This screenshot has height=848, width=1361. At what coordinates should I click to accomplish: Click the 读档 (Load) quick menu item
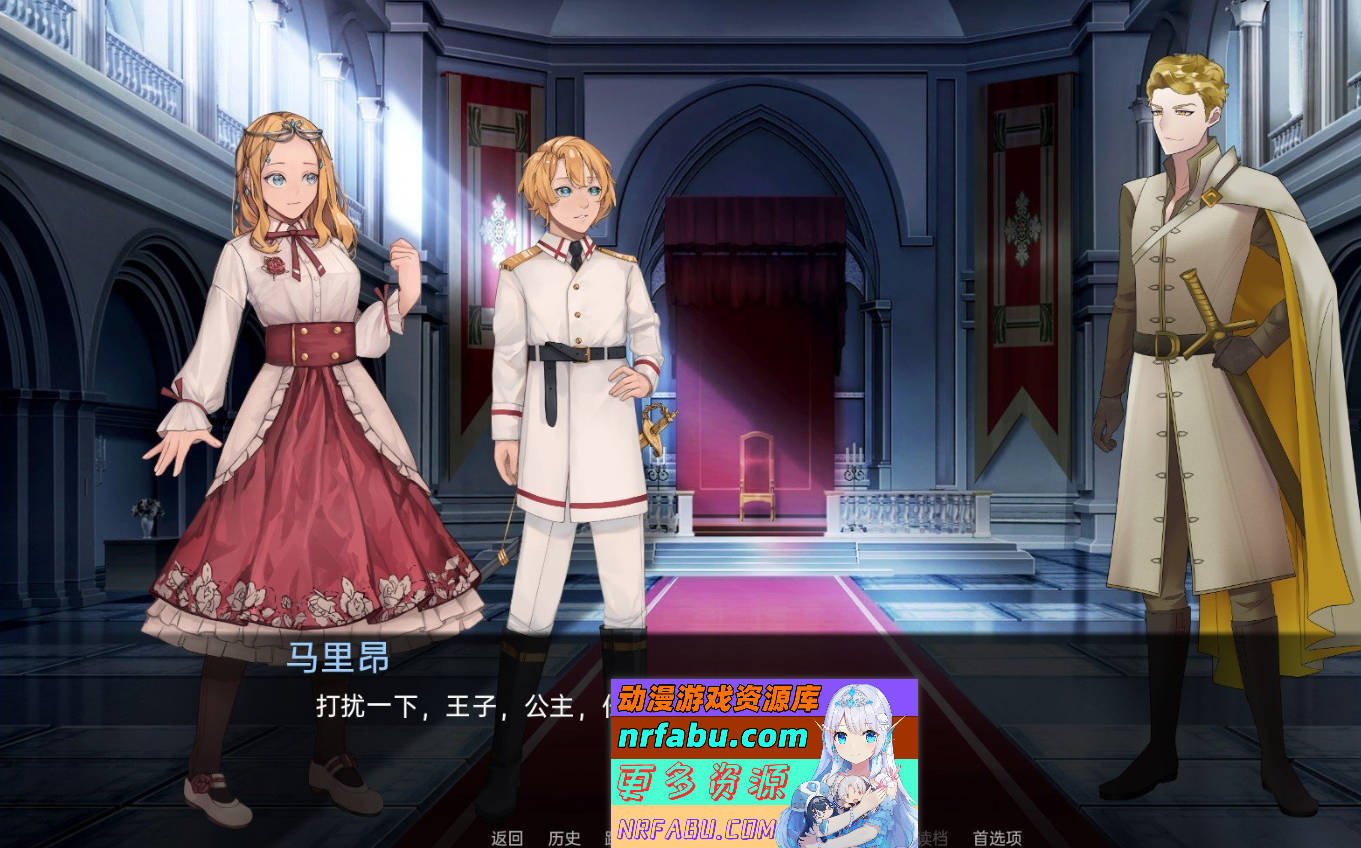click(x=935, y=838)
